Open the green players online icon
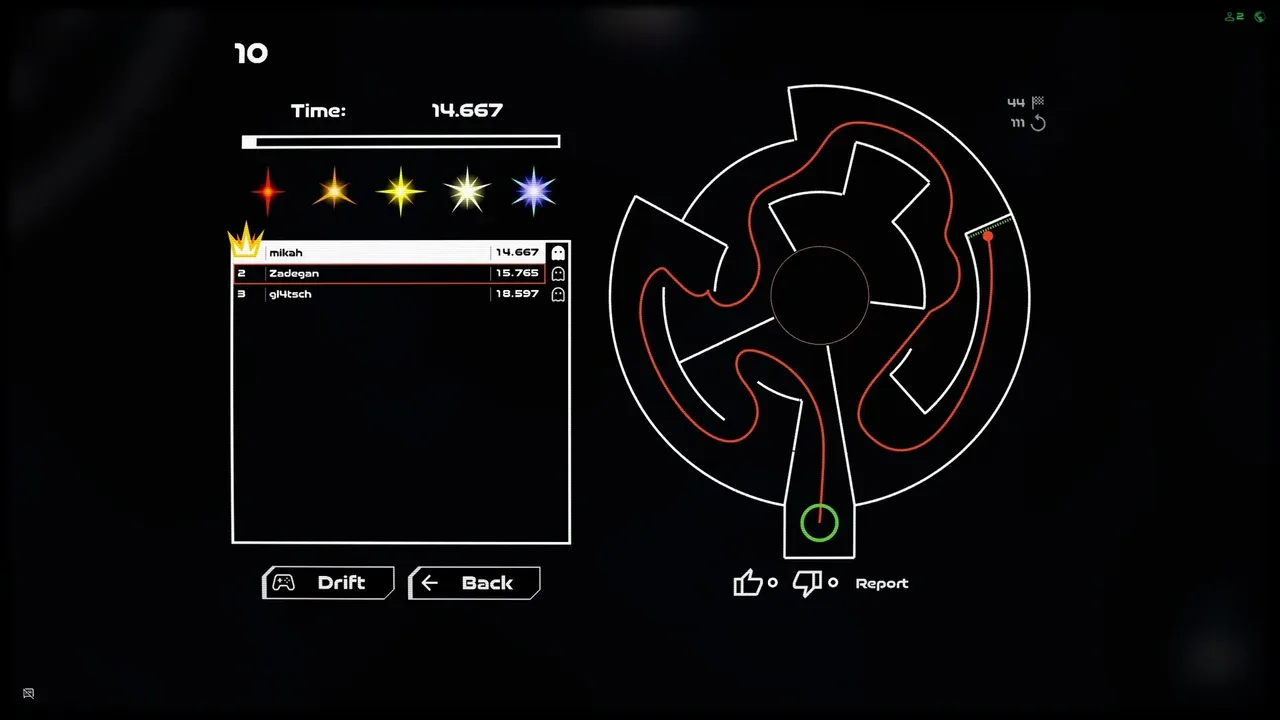 (1234, 16)
